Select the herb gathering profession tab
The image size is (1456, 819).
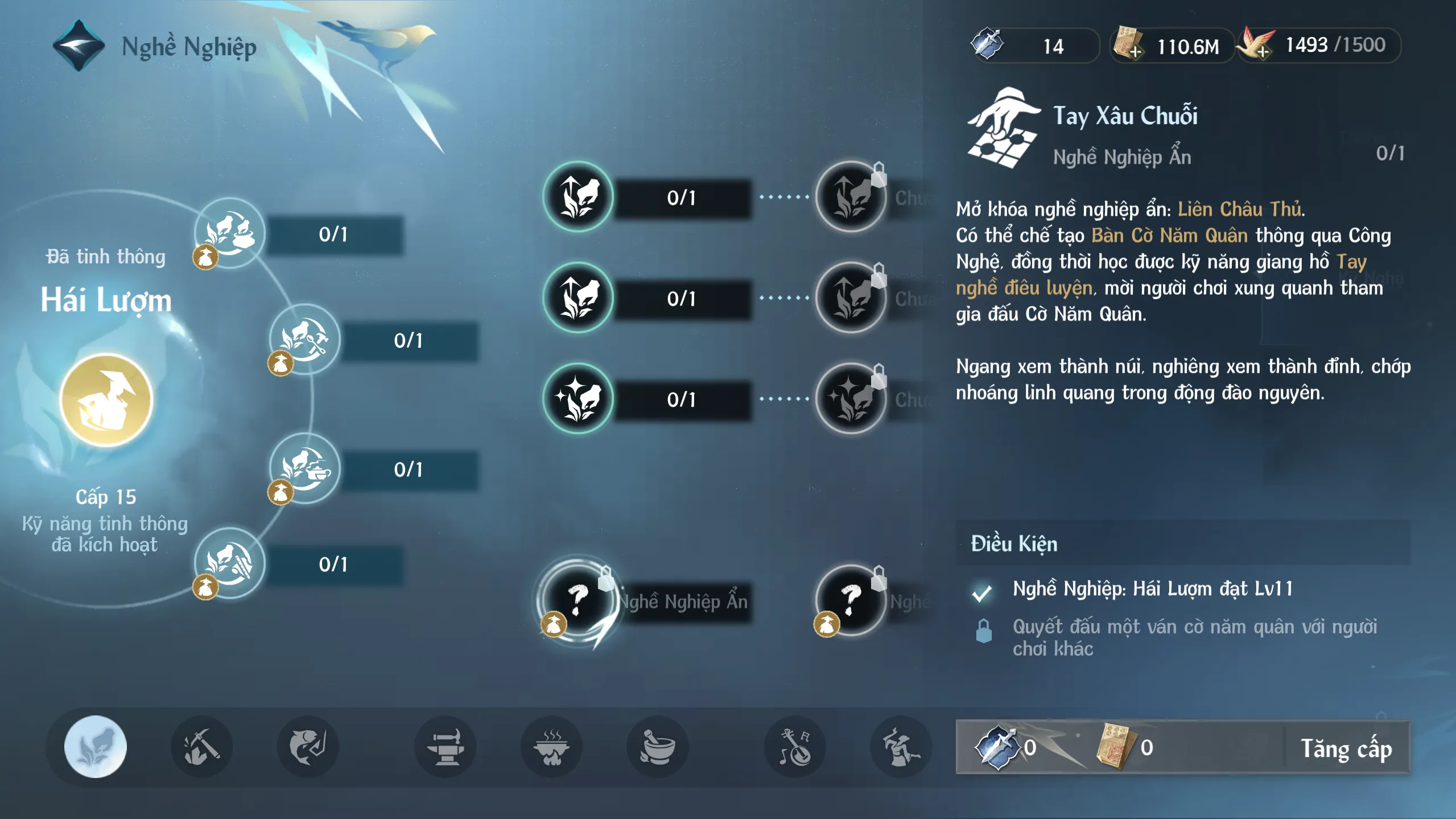click(96, 747)
